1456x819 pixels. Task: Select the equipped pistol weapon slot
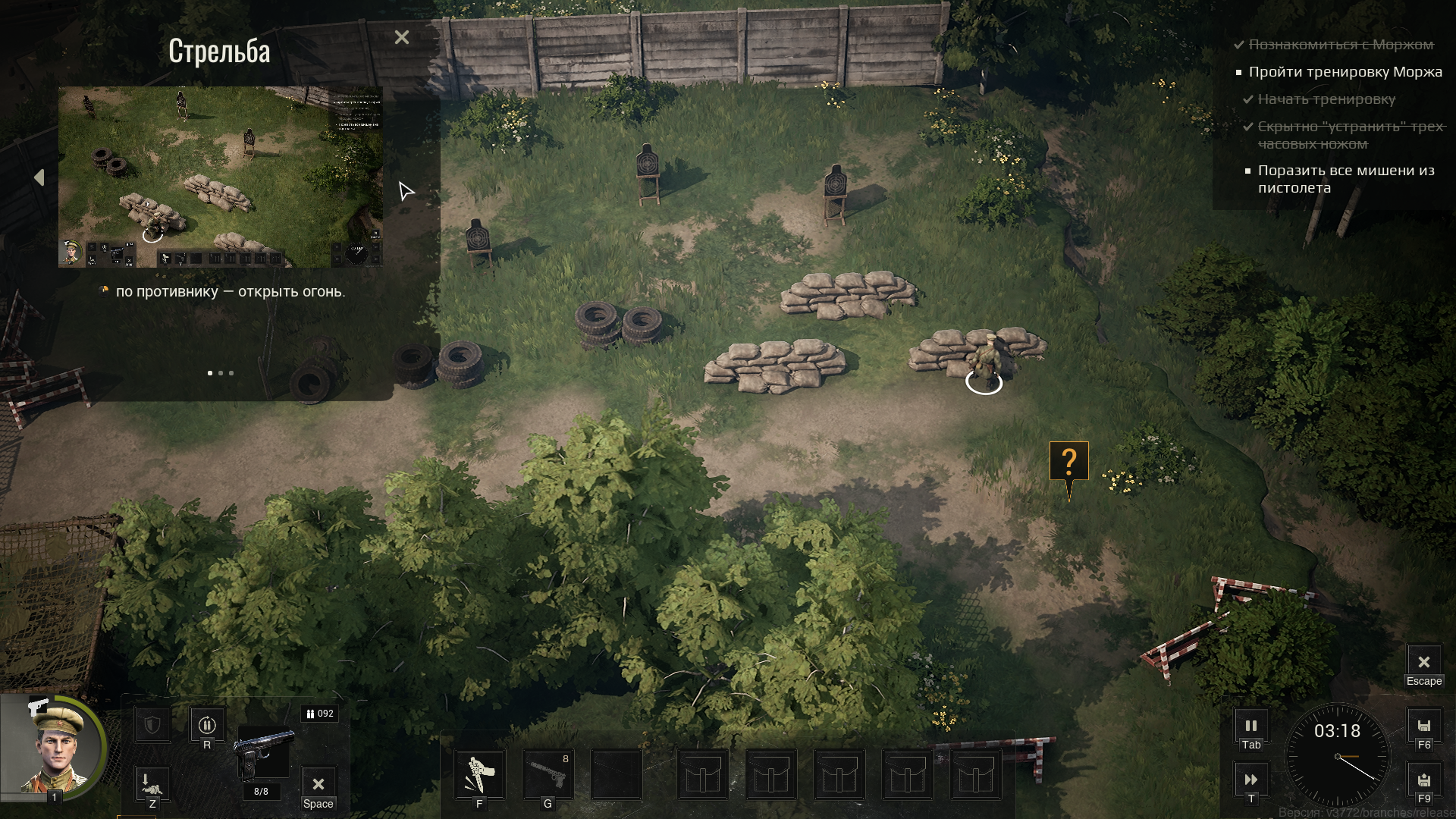point(263,753)
